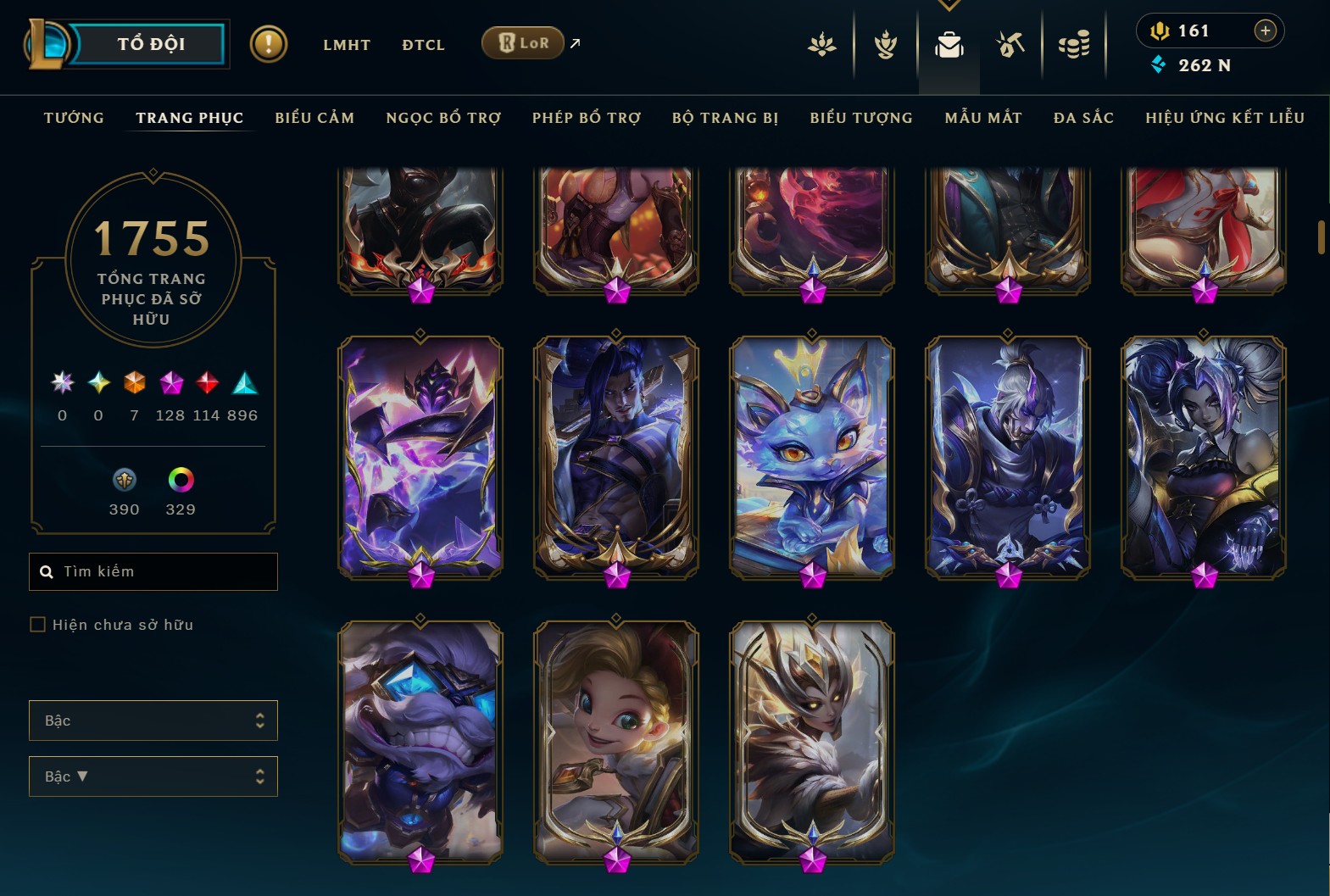Click the TỔ ĐỘI button
Screen dimensions: 1330x896
[x=151, y=43]
